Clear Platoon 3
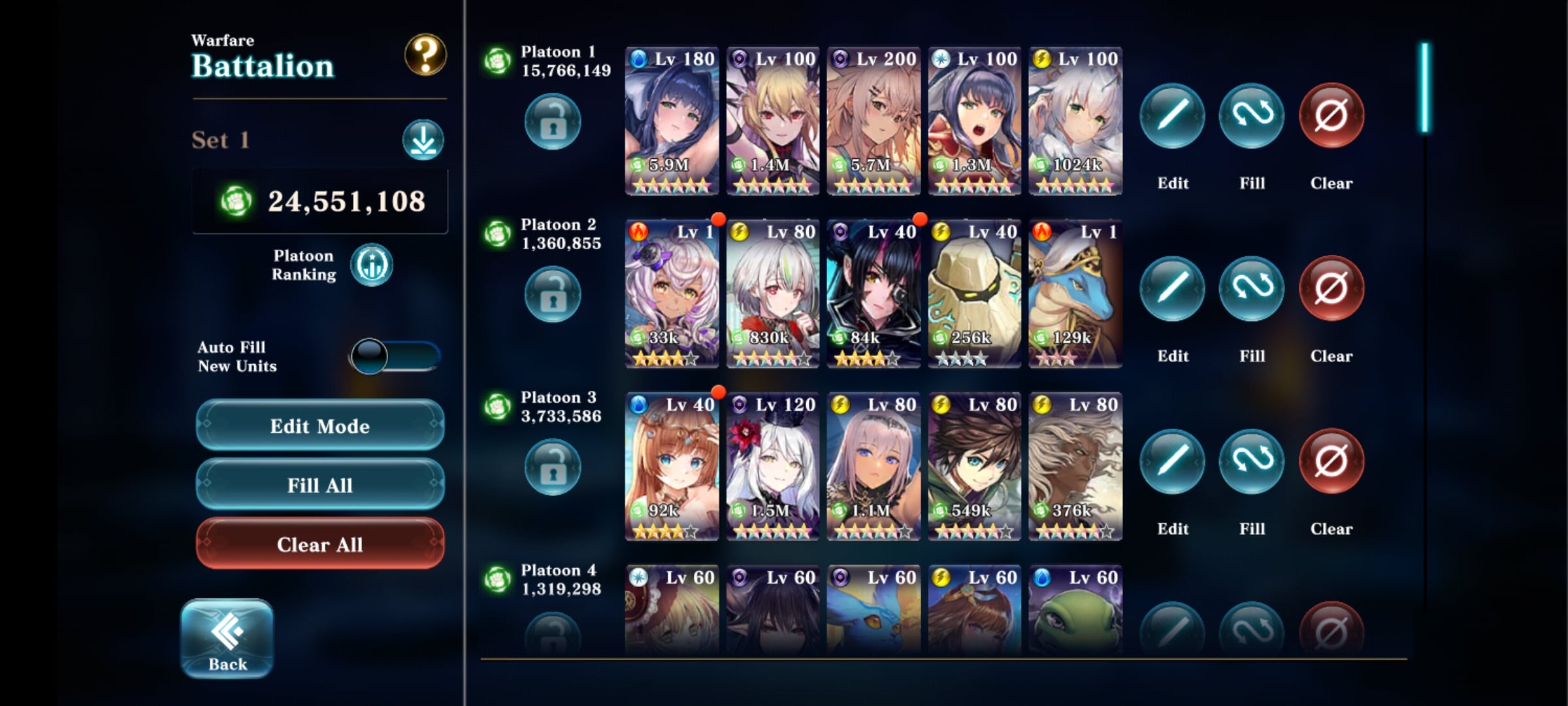The image size is (1568, 706). pos(1331,462)
